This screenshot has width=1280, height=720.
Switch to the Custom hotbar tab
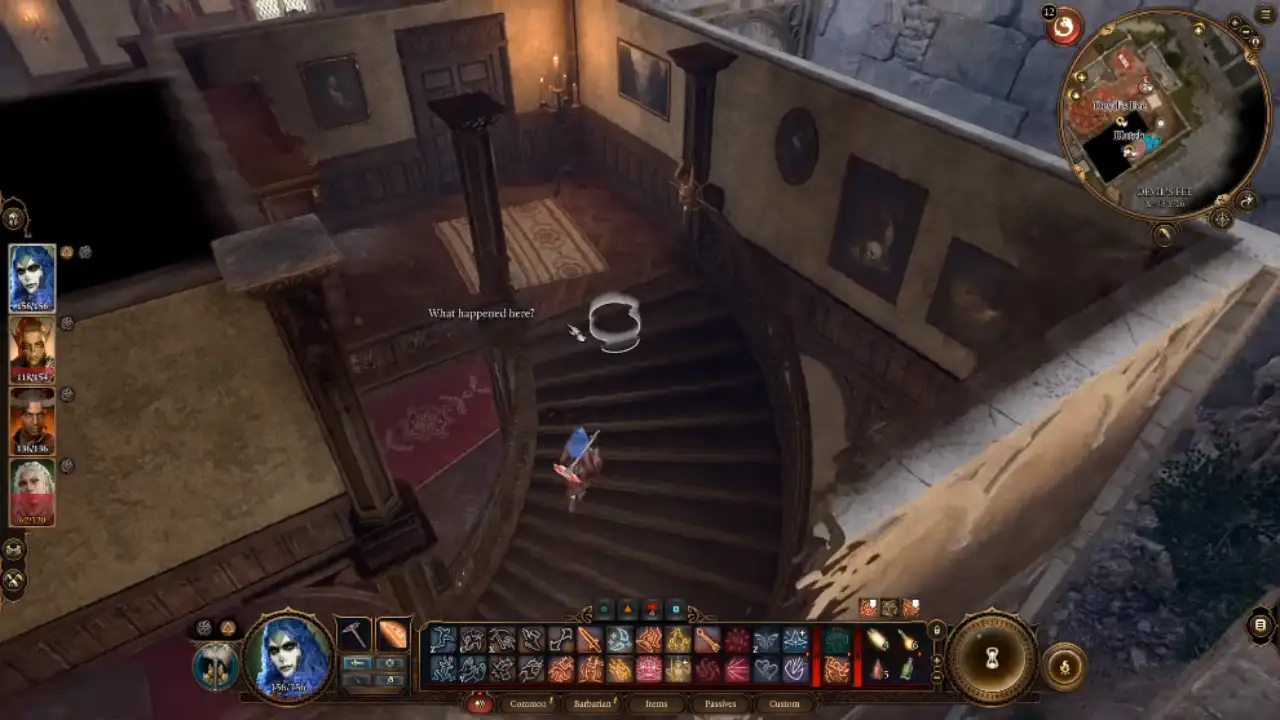(x=784, y=704)
